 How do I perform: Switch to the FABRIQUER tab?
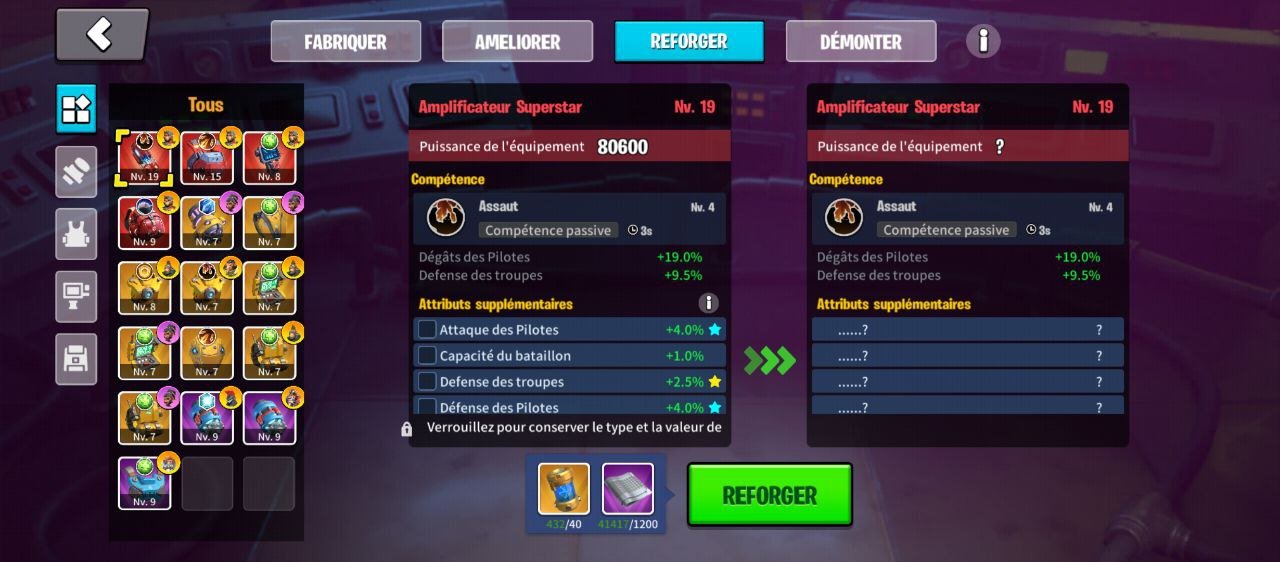point(346,42)
